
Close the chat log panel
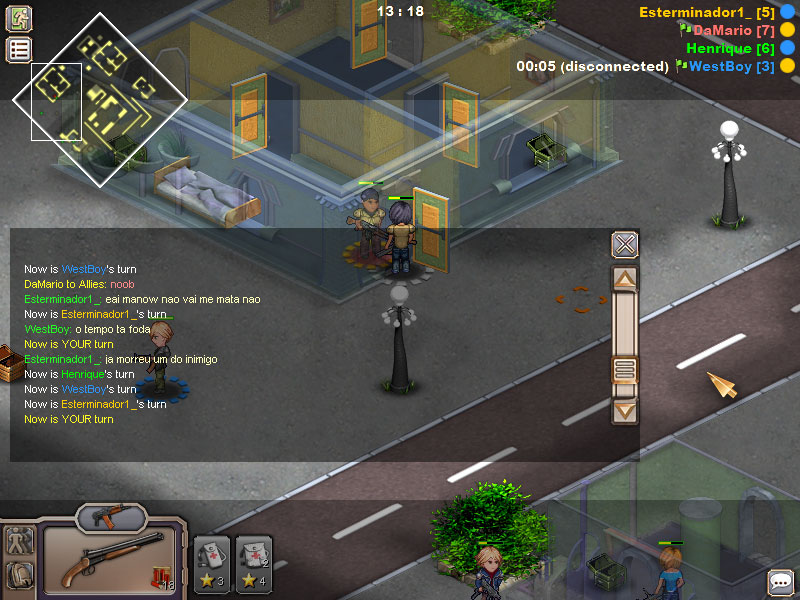625,245
